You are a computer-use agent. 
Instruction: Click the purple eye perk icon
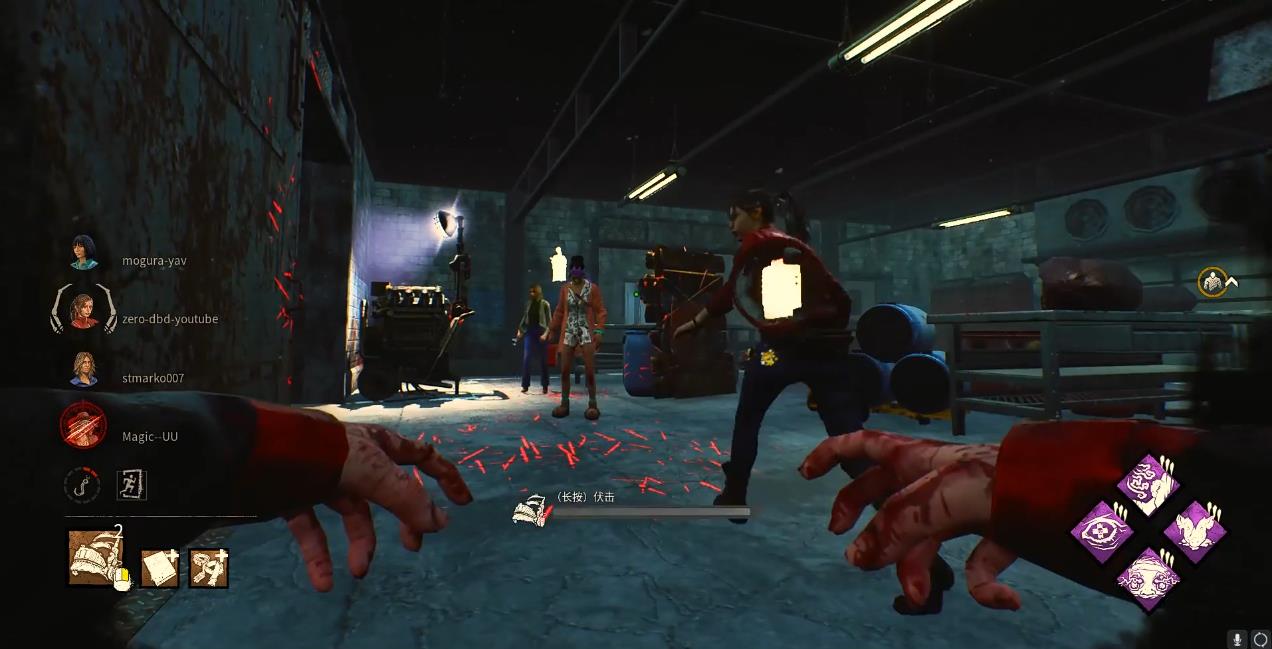[1102, 531]
